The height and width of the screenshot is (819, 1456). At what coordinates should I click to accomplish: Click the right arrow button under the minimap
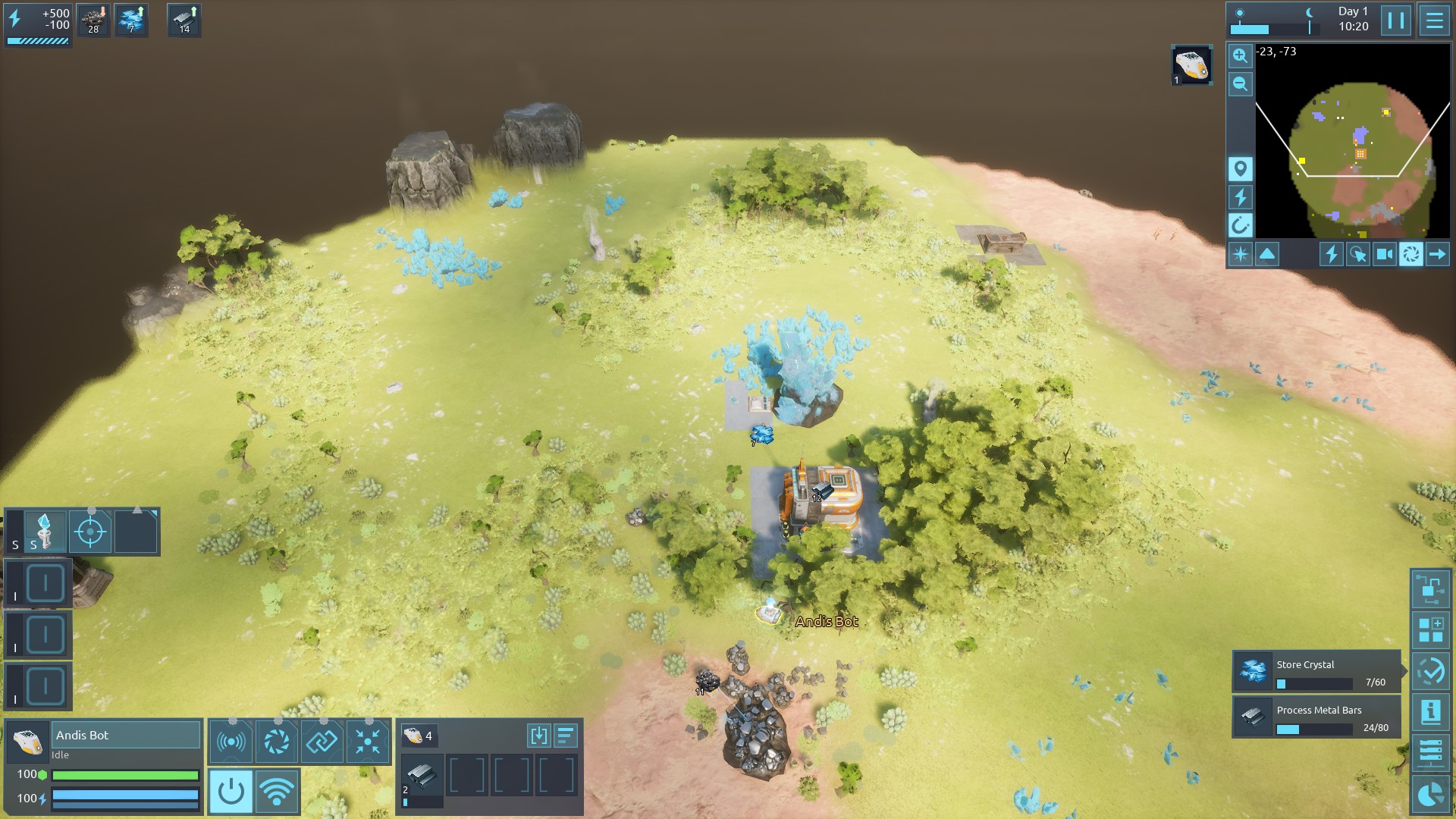click(1437, 254)
